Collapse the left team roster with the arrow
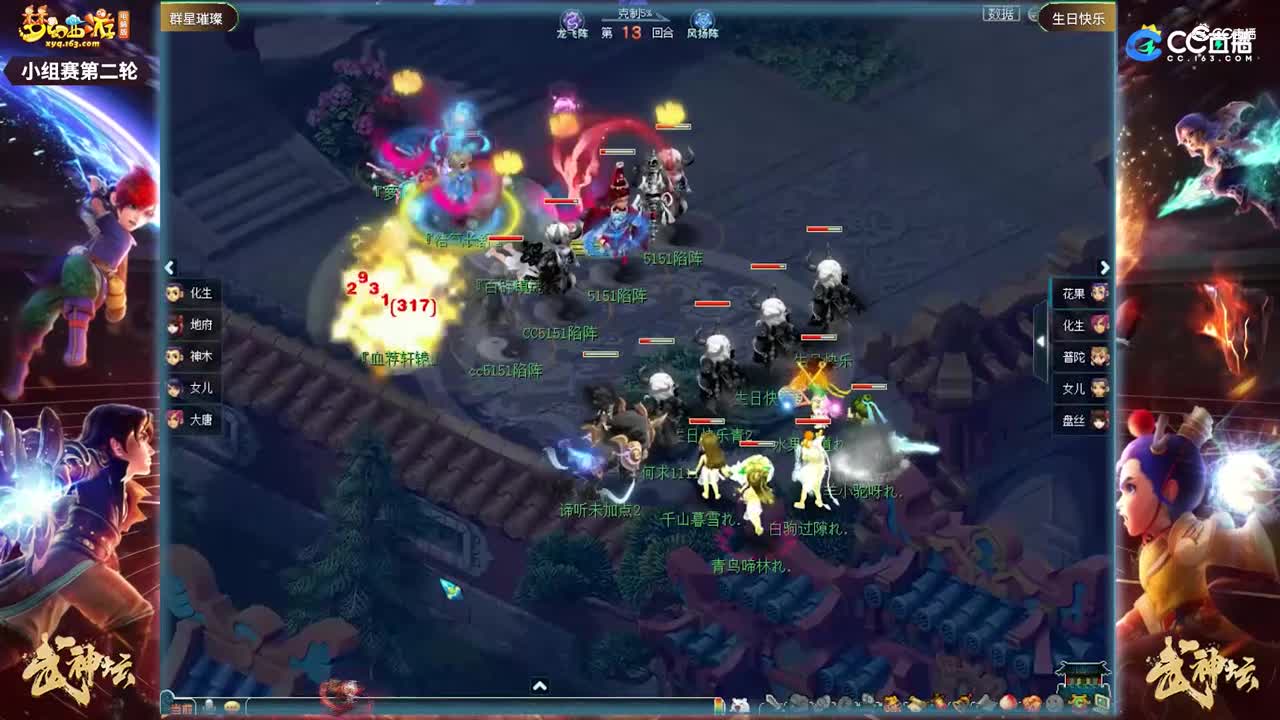Viewport: 1280px width, 720px height. [x=168, y=268]
